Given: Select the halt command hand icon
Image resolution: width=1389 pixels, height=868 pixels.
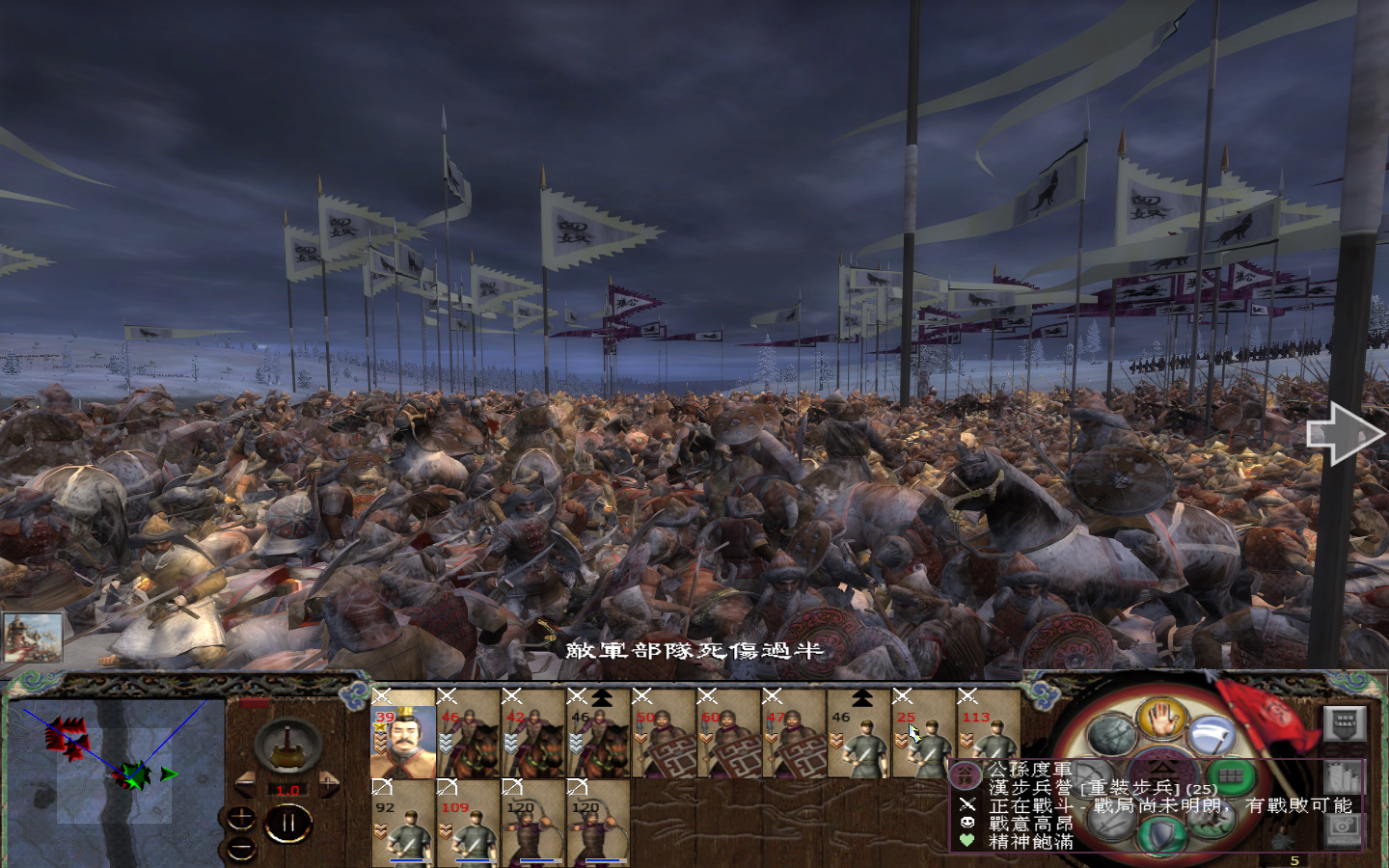Looking at the screenshot, I should point(1164,720).
